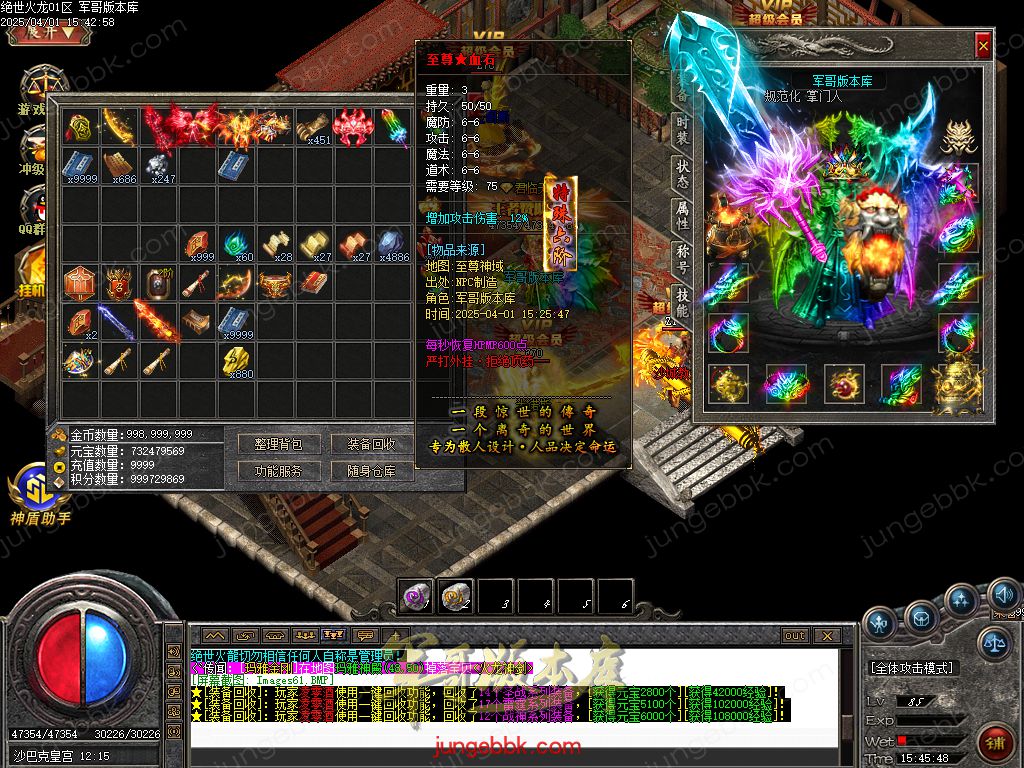The width and height of the screenshot is (1024, 768).
Task: Pick the rainbow crystal sword item
Action: click(x=390, y=127)
